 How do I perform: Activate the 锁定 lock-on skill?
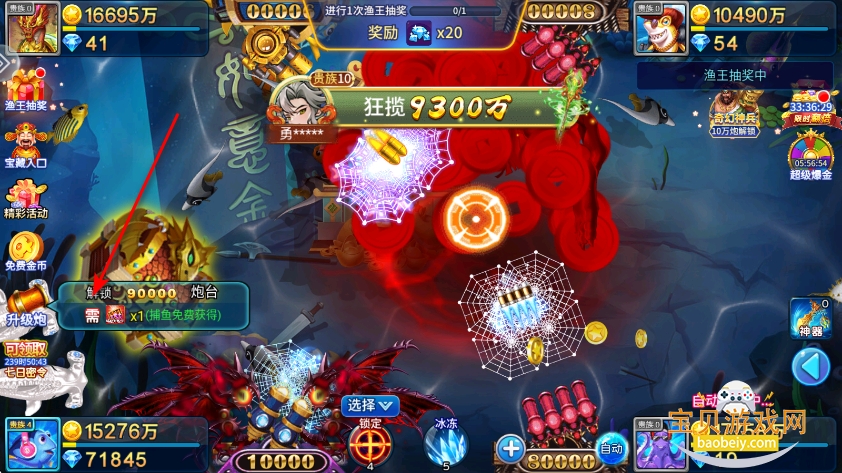369,443
